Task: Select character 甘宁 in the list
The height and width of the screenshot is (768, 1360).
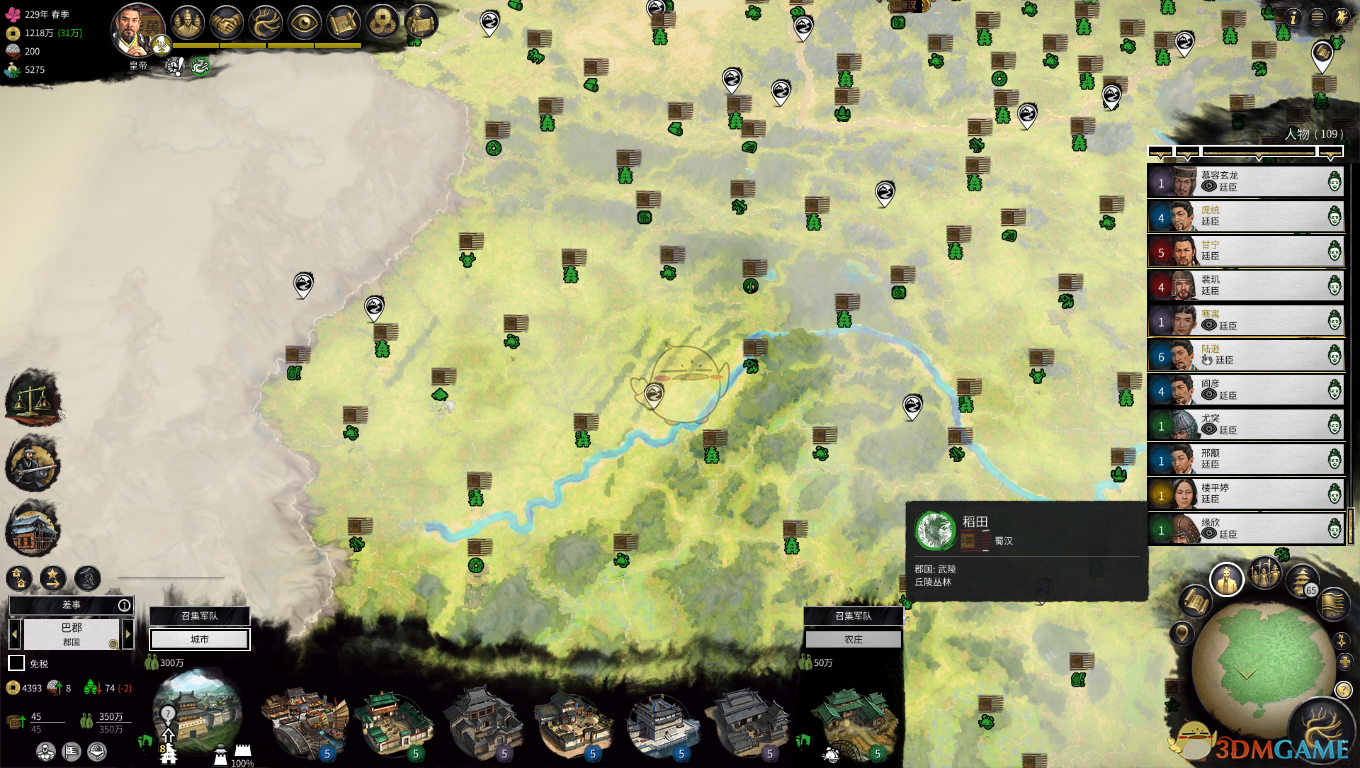Action: click(1245, 251)
